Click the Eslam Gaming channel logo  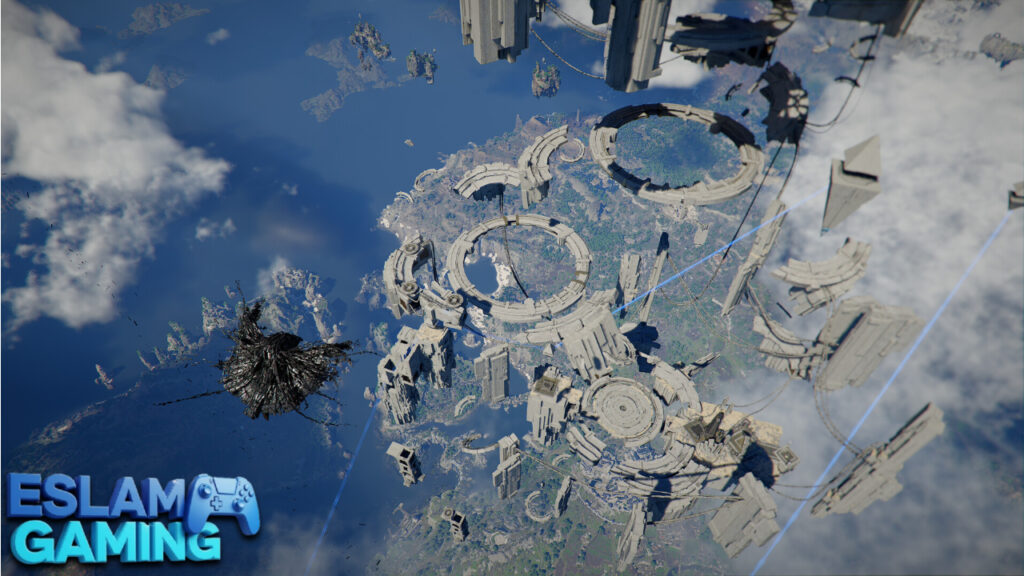point(130,519)
